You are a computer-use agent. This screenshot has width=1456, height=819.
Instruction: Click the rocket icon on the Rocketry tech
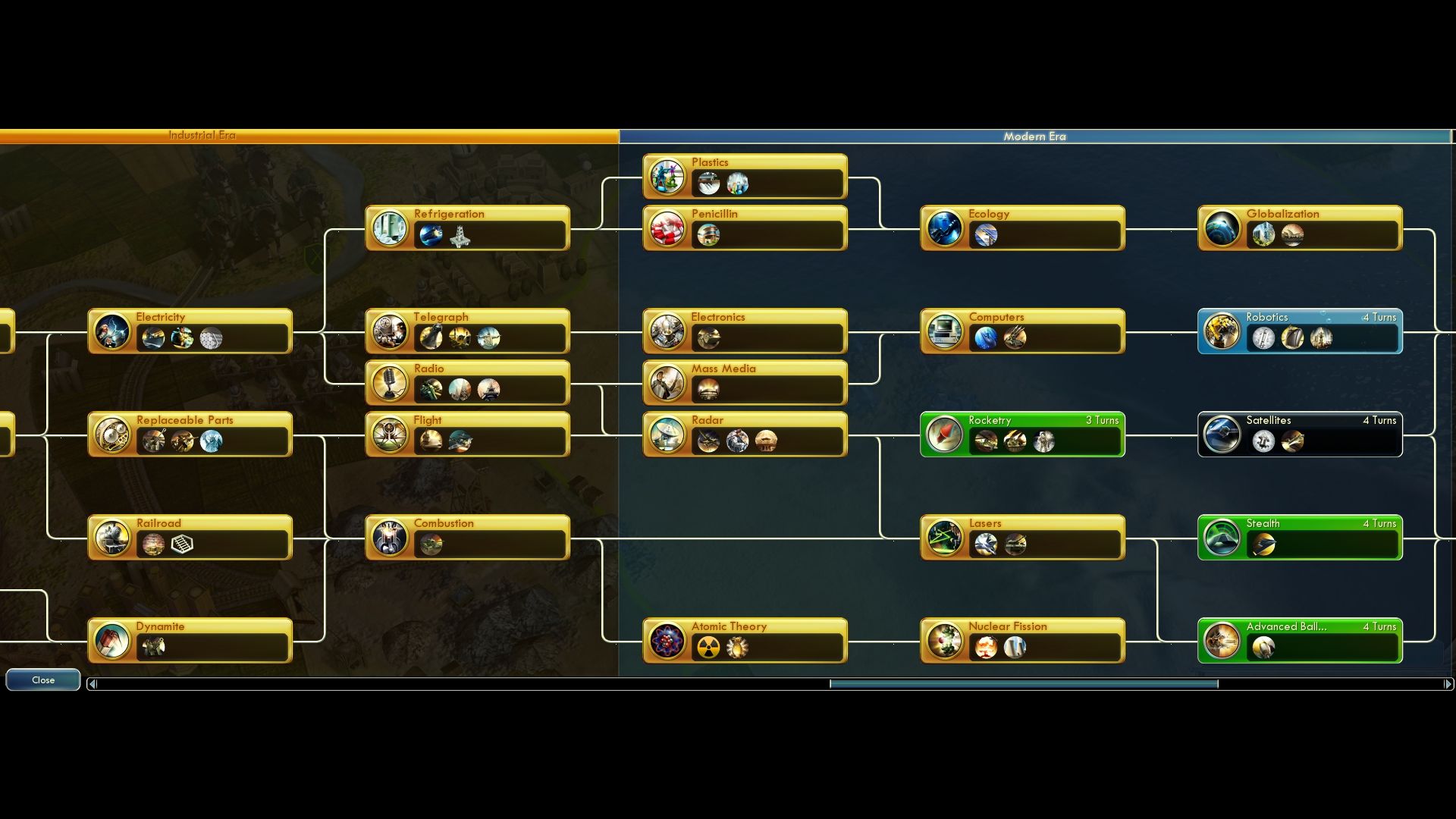[945, 435]
